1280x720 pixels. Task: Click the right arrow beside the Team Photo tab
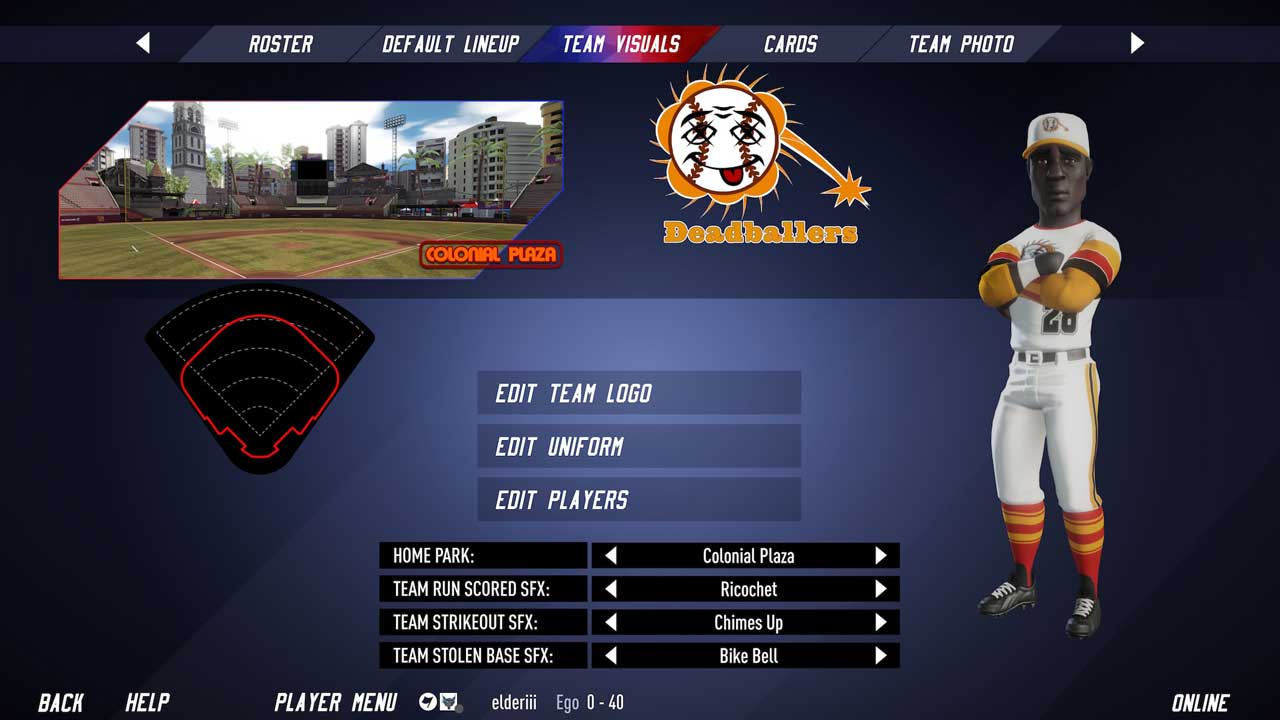pyautogui.click(x=1137, y=43)
